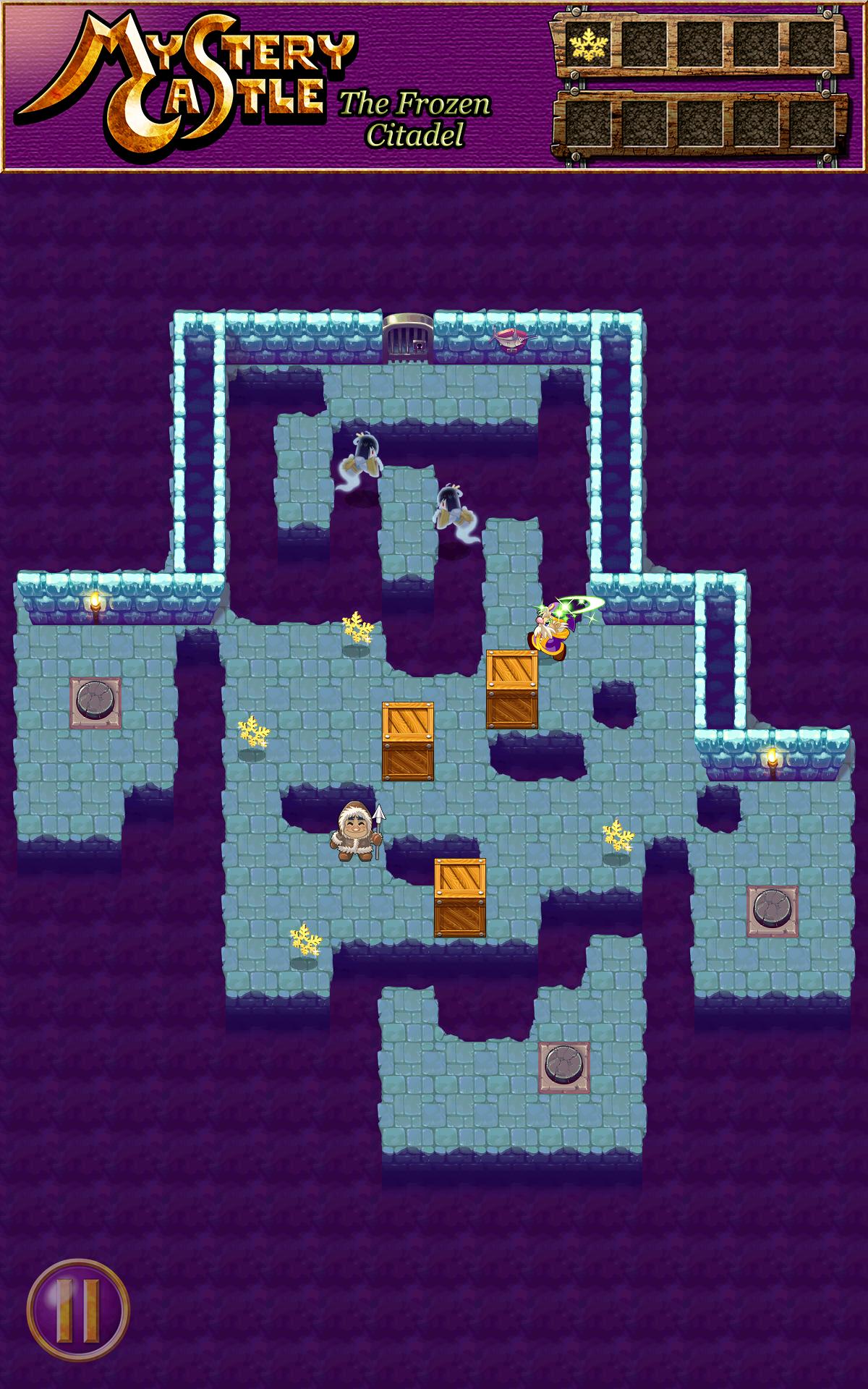The image size is (868, 1389).
Task: Pause the game with the round button
Action: pos(78,1309)
